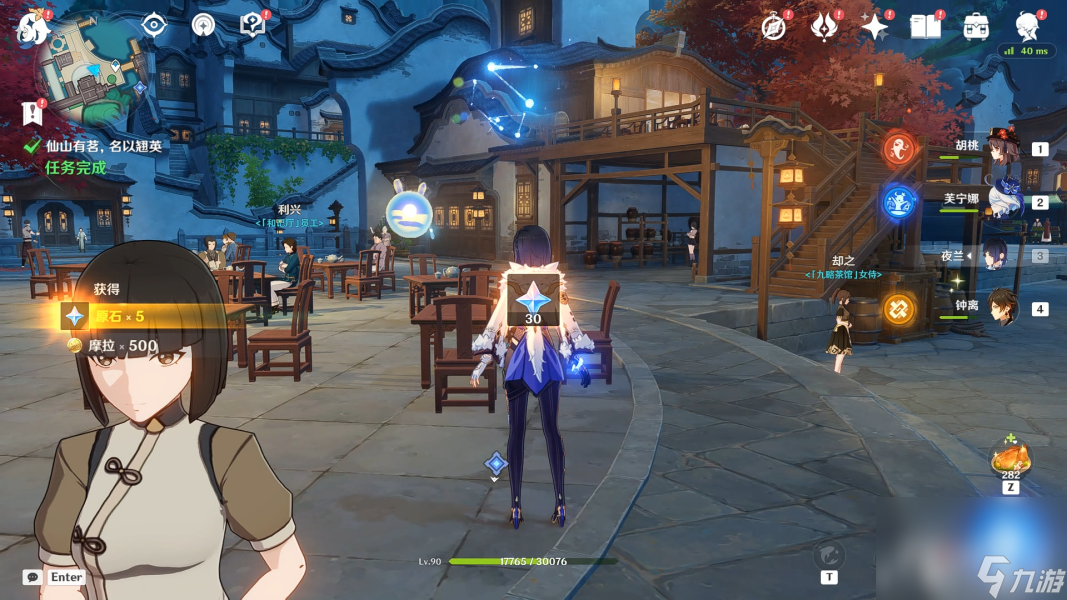1067x600 pixels.
Task: Activate the eye-shaped elemental sight icon
Action: (153, 25)
